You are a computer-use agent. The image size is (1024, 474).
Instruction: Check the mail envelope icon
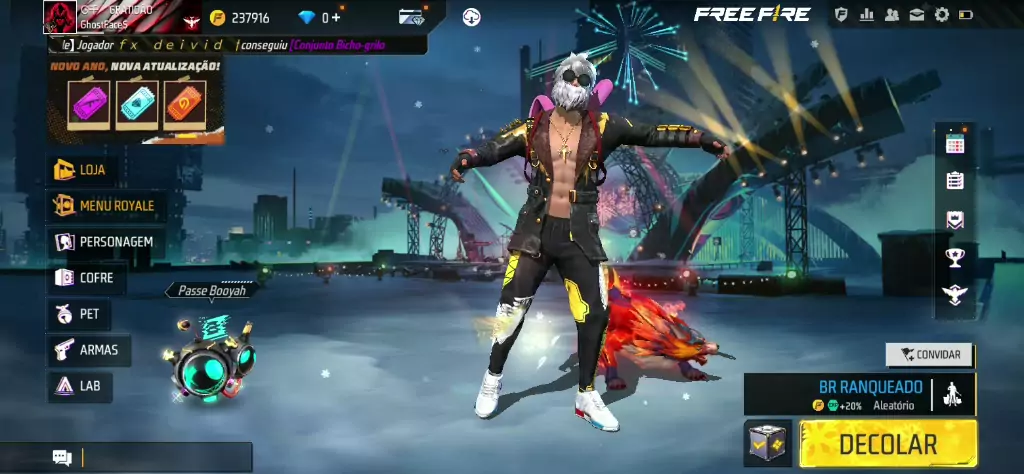pos(915,15)
